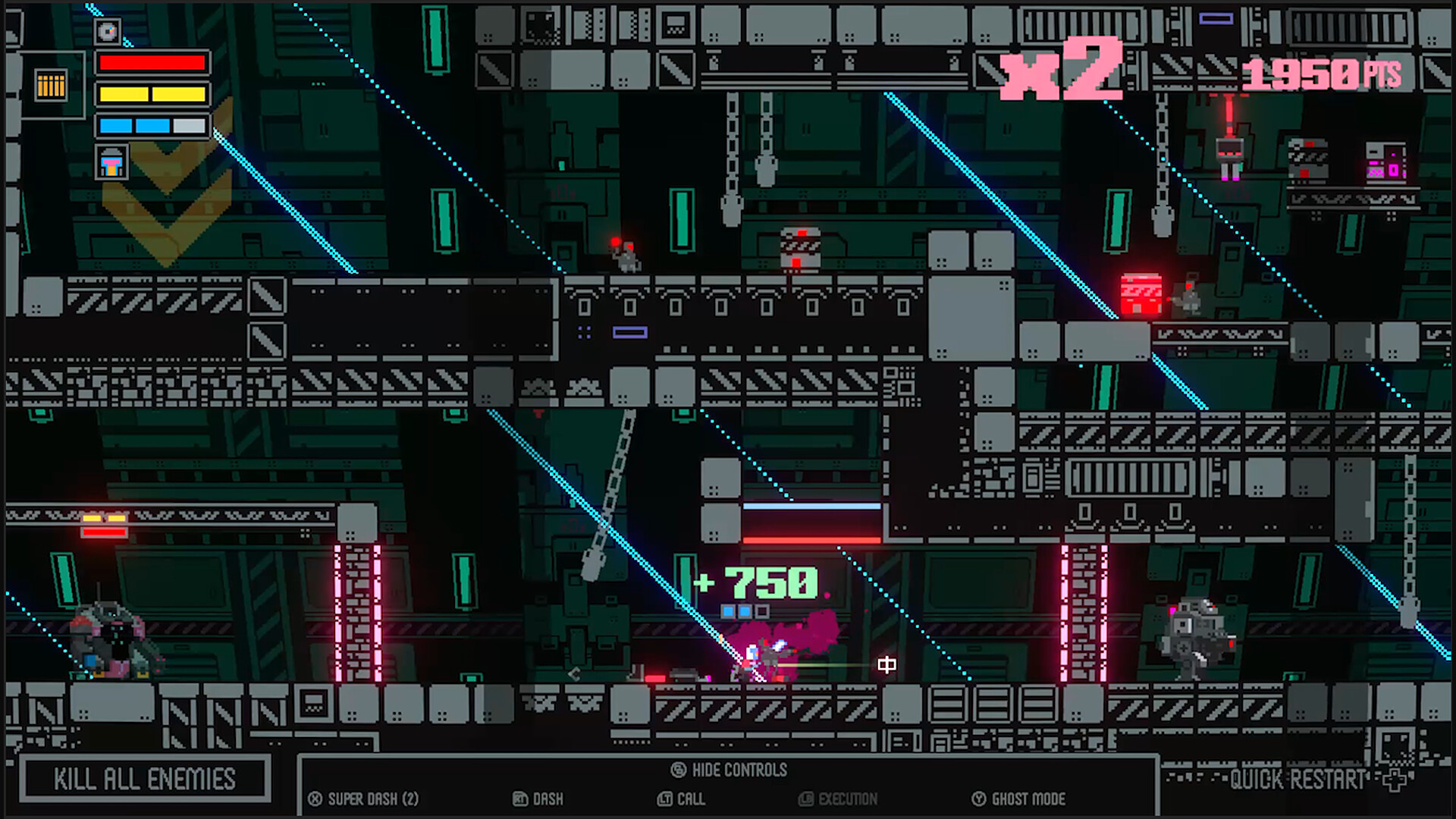Toggle the Super Dash (2) ability
Image resolution: width=1456 pixels, height=819 pixels.
pos(373,799)
